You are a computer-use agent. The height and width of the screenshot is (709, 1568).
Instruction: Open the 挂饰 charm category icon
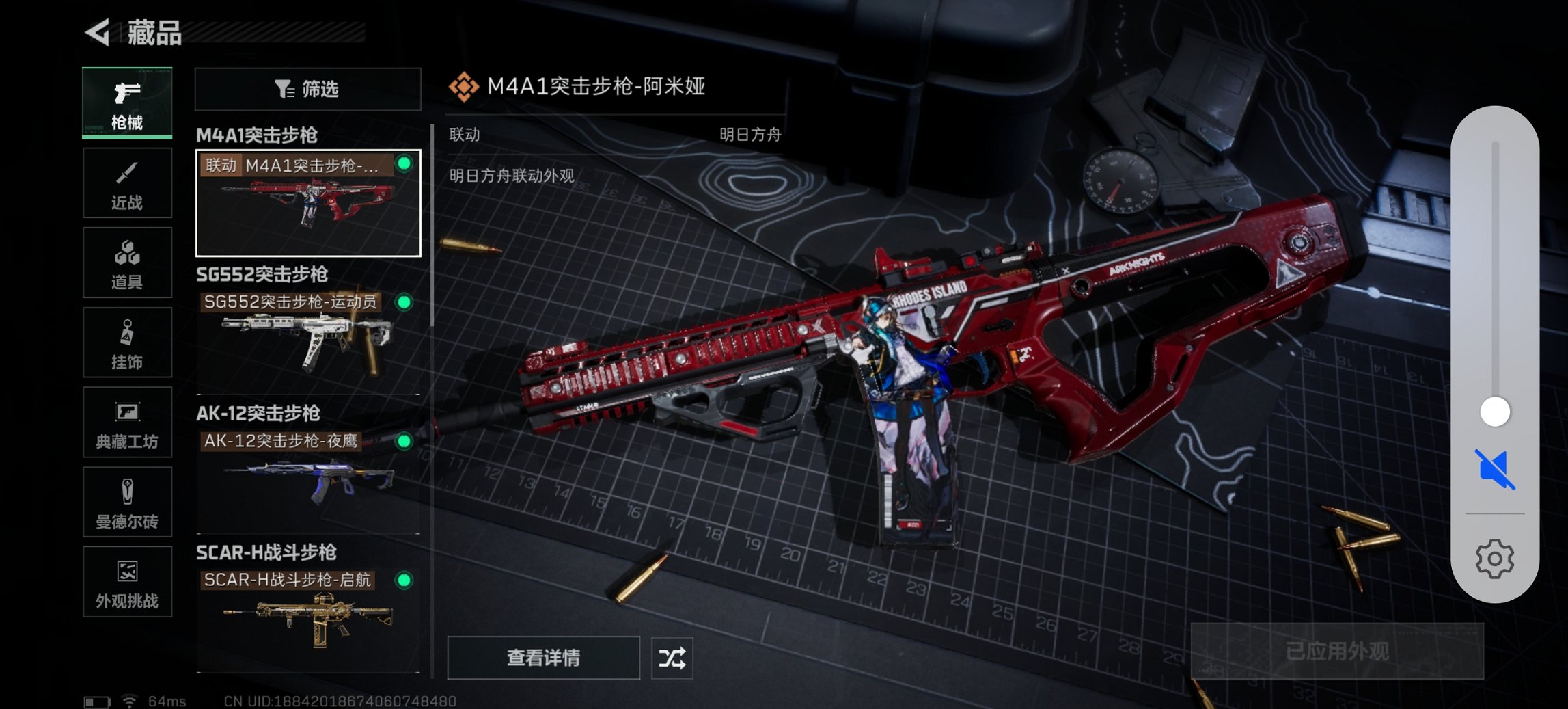click(127, 343)
